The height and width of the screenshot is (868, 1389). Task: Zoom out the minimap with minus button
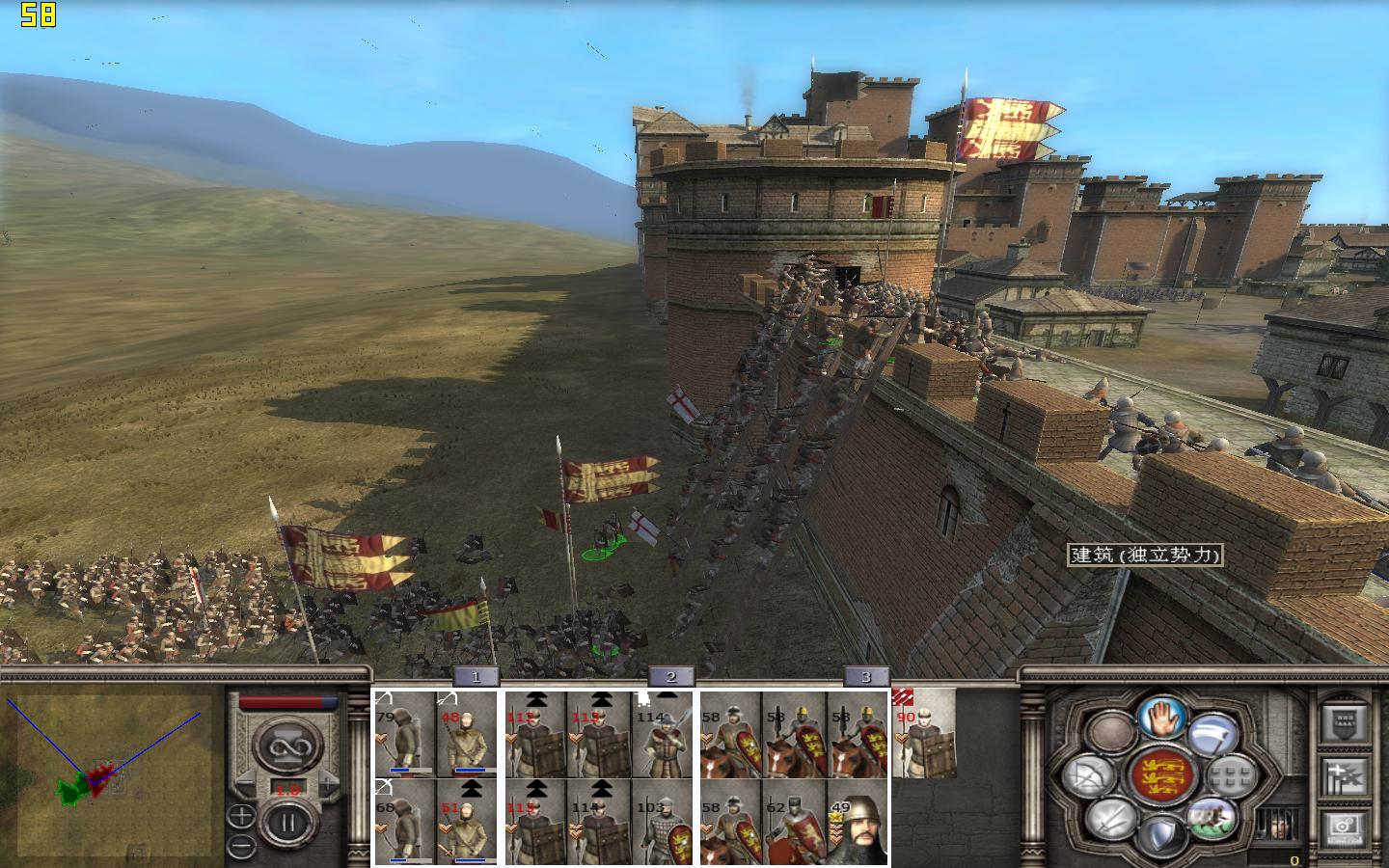pos(241,848)
